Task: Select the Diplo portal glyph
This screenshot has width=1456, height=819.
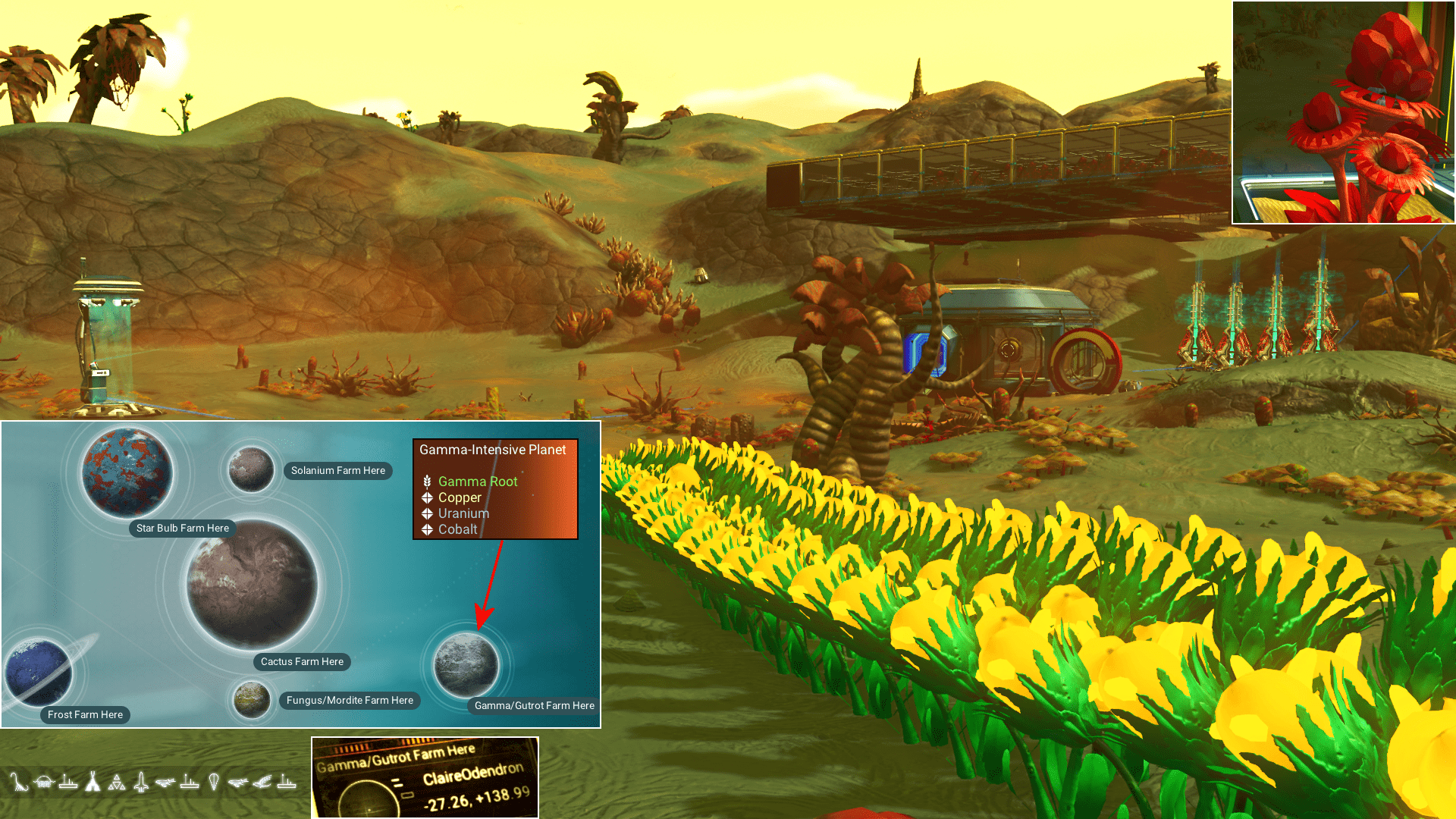Action: [20, 781]
